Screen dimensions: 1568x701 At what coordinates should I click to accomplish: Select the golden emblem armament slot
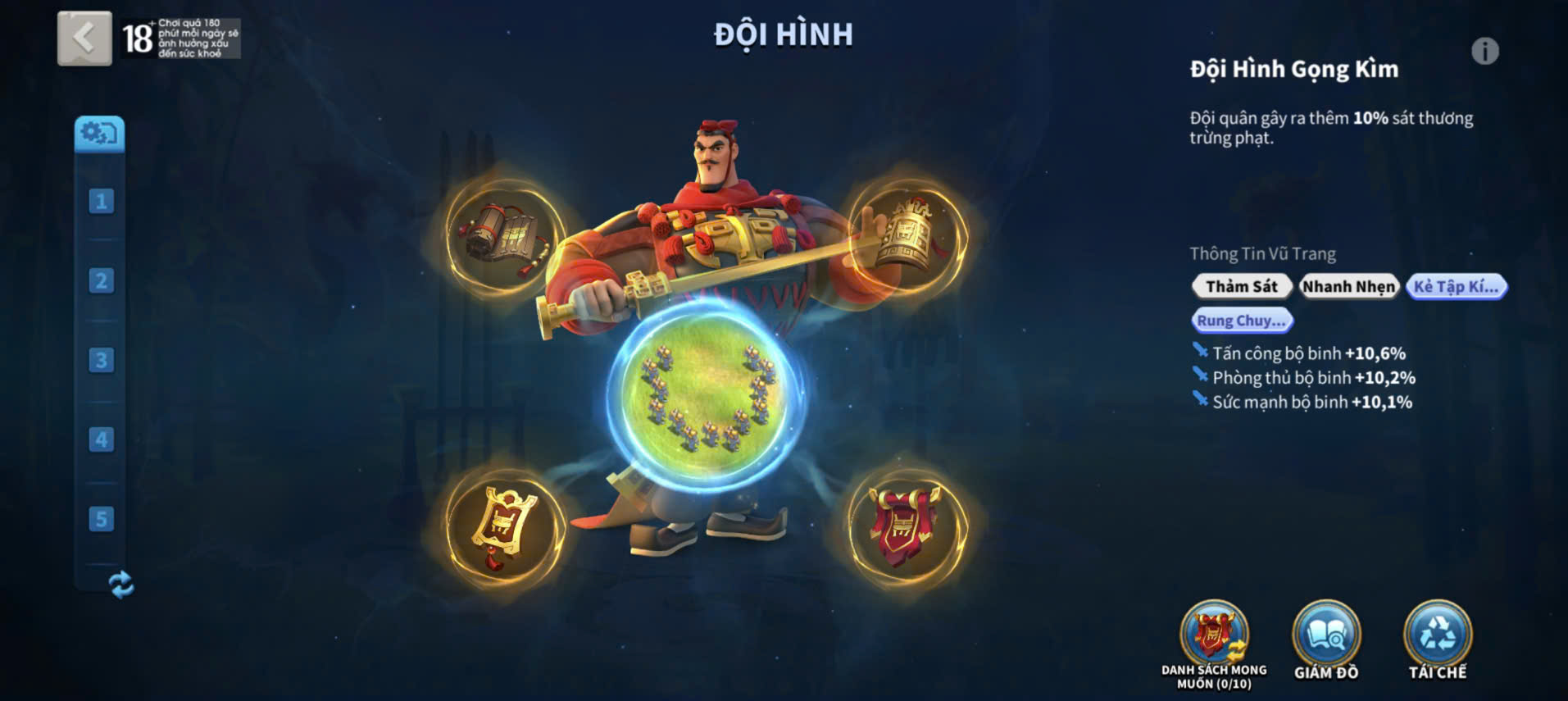click(504, 527)
